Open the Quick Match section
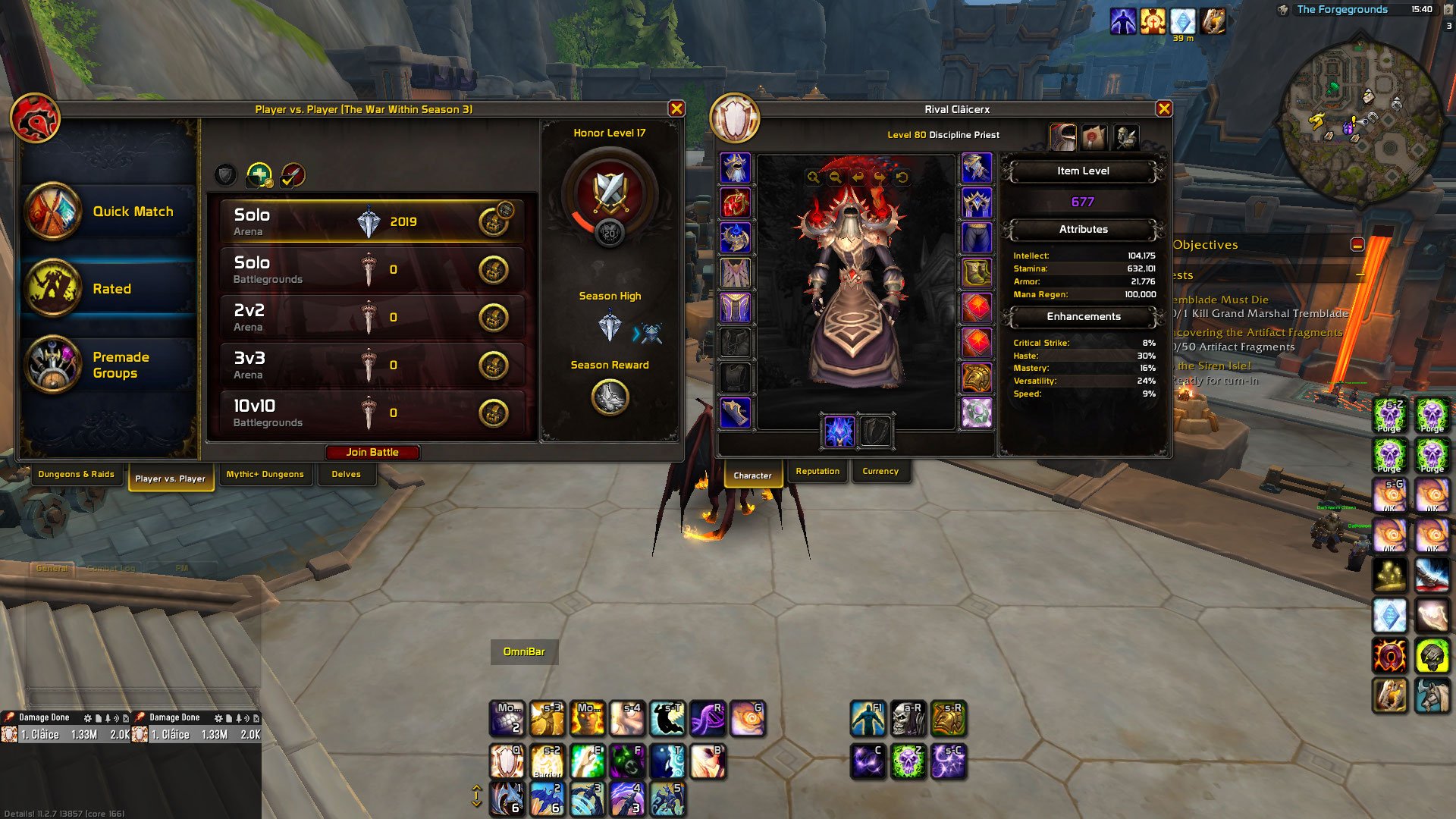1456x819 pixels. (x=108, y=212)
